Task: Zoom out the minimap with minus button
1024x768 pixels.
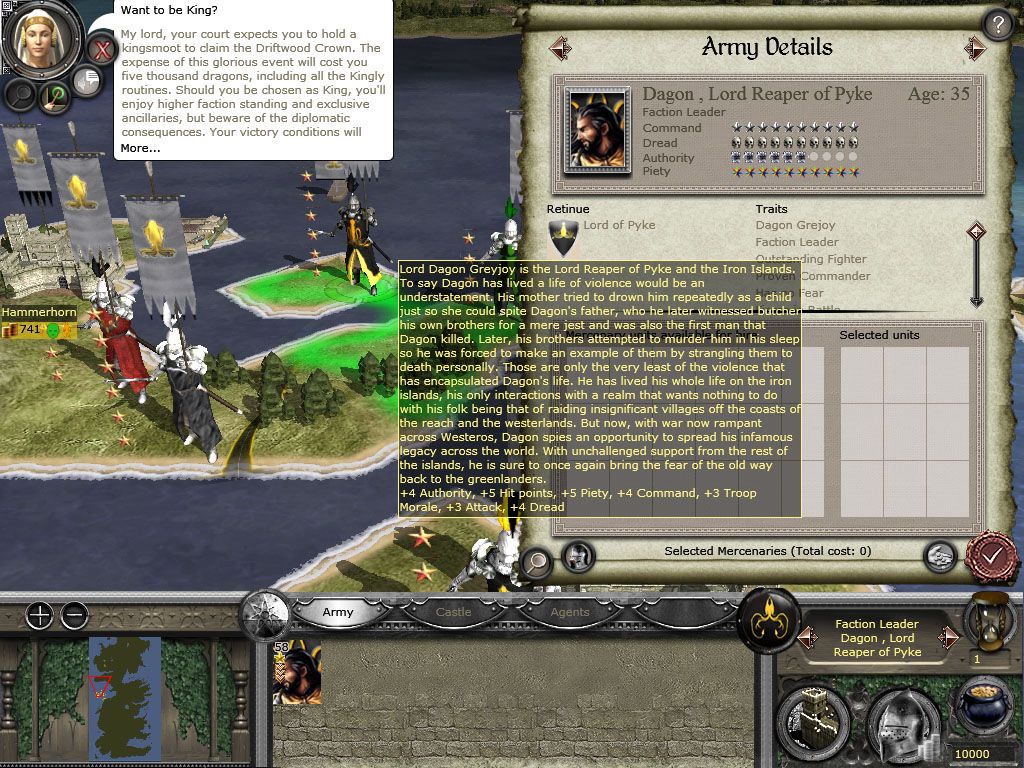Action: coord(74,616)
